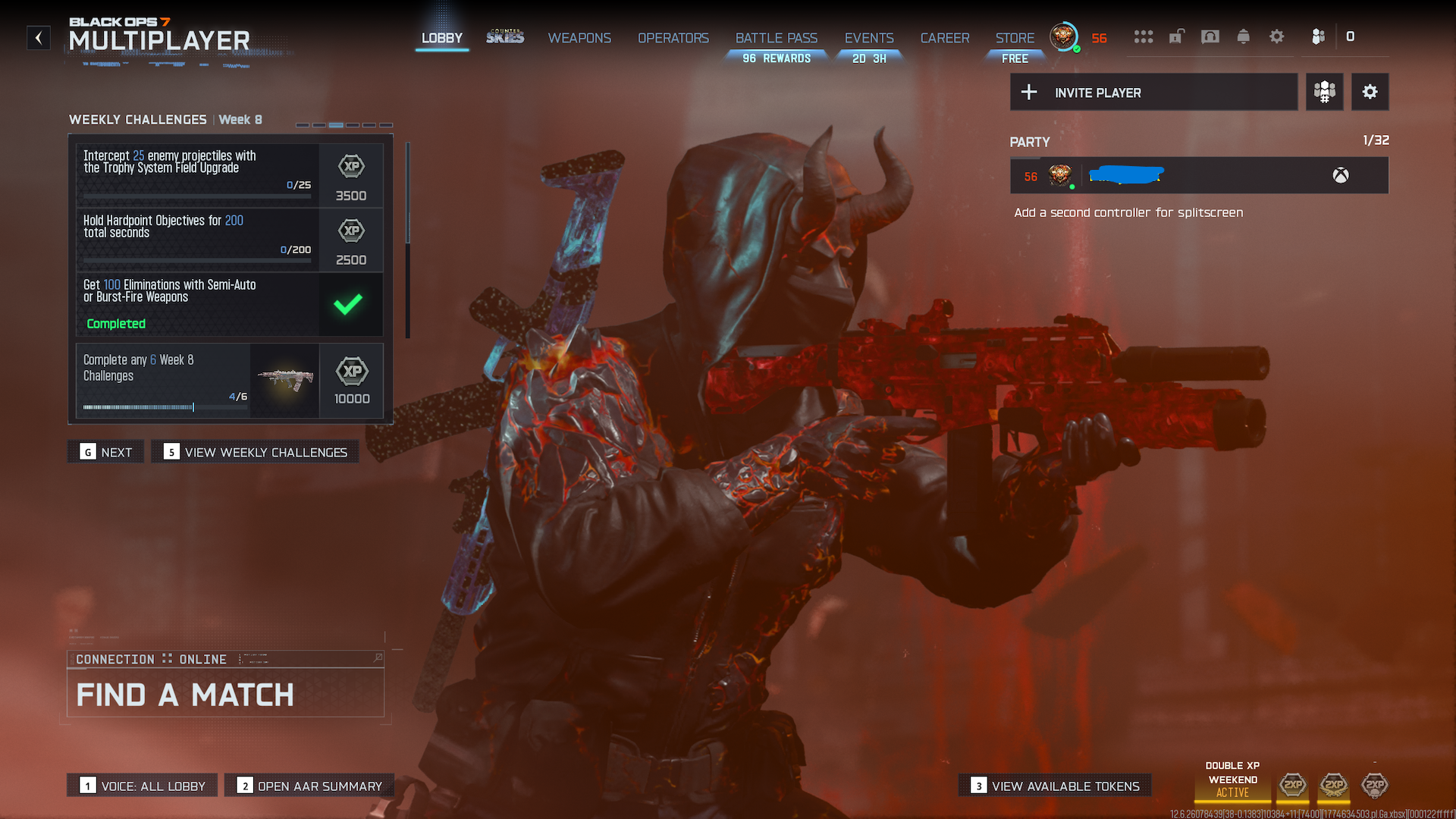Open the Counter Skies event tab
Viewport: 1456px width, 819px height.
click(x=505, y=37)
